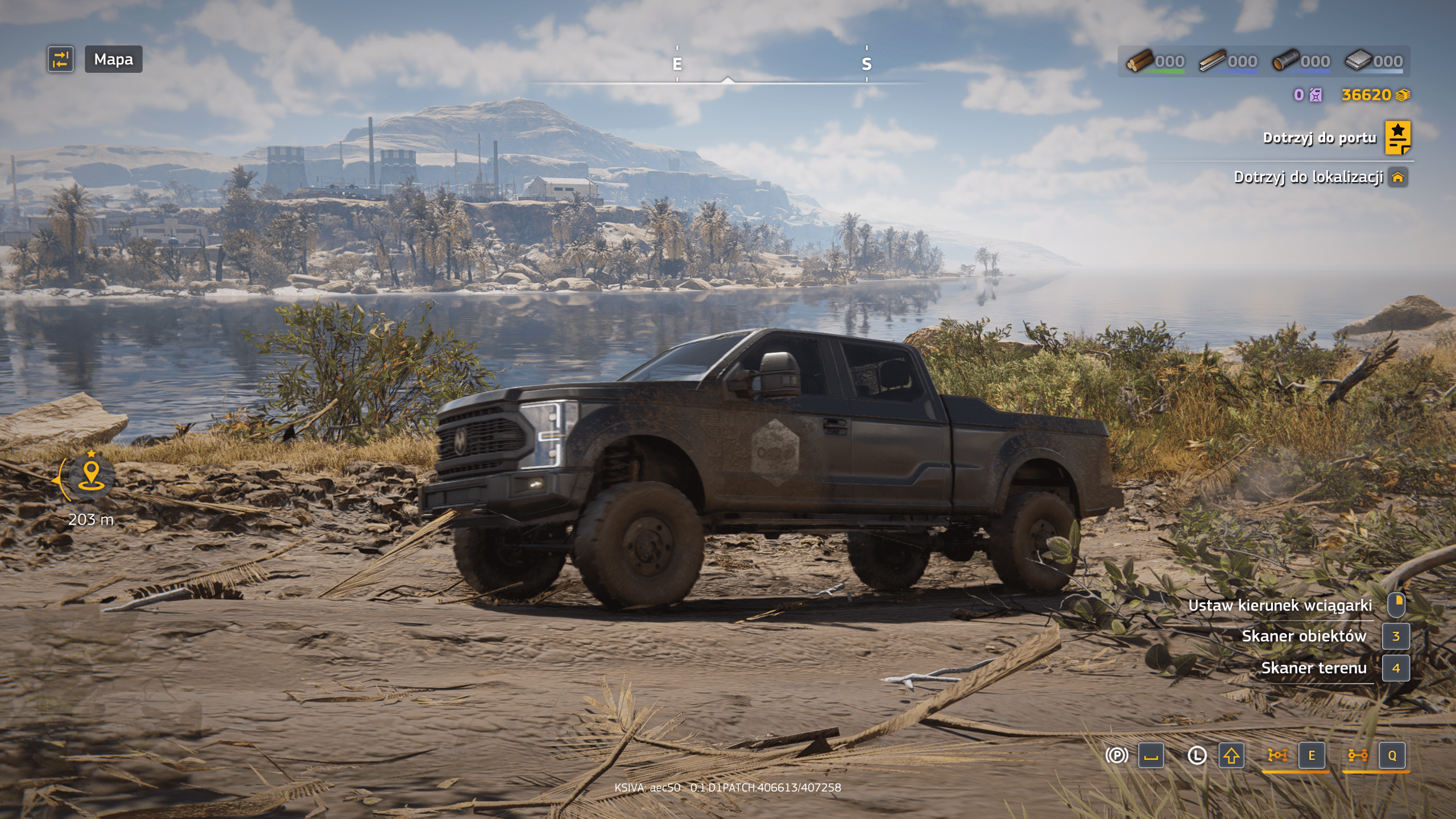Toggle the orange differential lock icon
The height and width of the screenshot is (819, 1456).
[1277, 755]
